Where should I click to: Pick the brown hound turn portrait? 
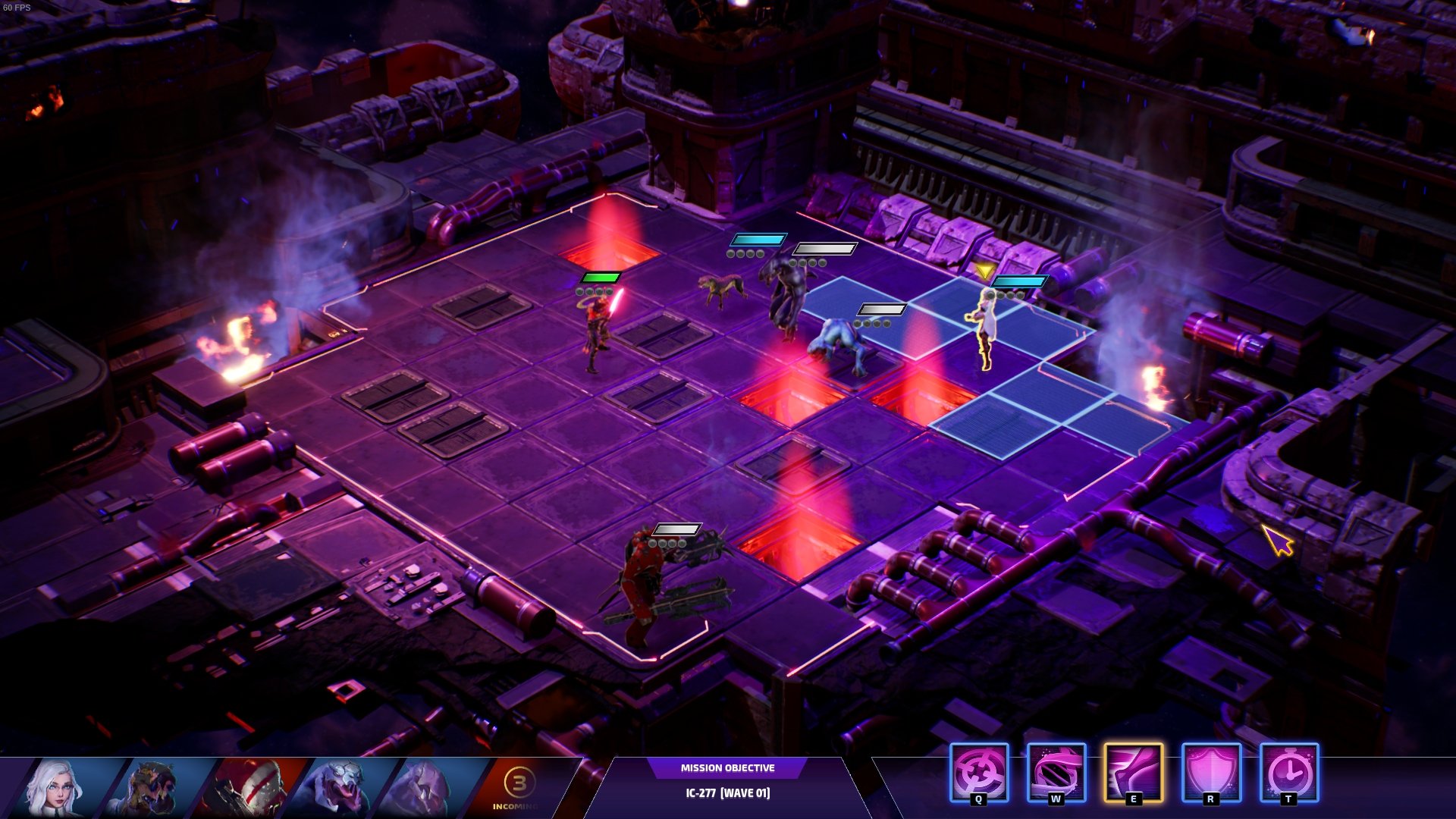(152, 789)
